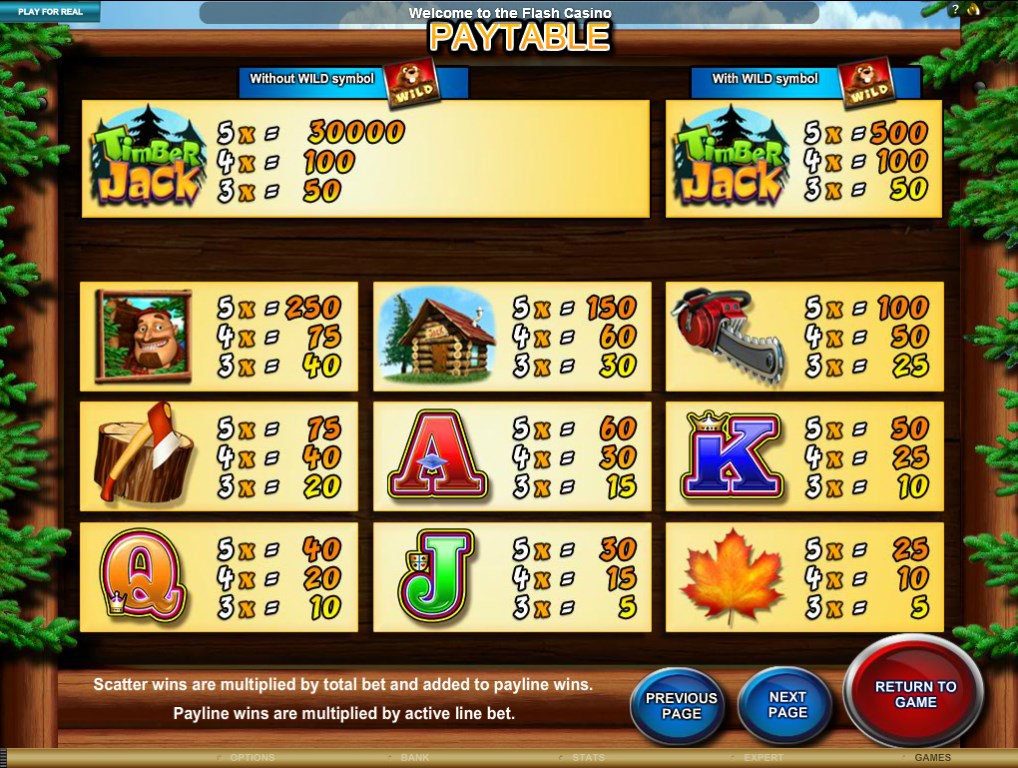Open the previous paytable page
Screen dimensions: 1018x768
[681, 705]
